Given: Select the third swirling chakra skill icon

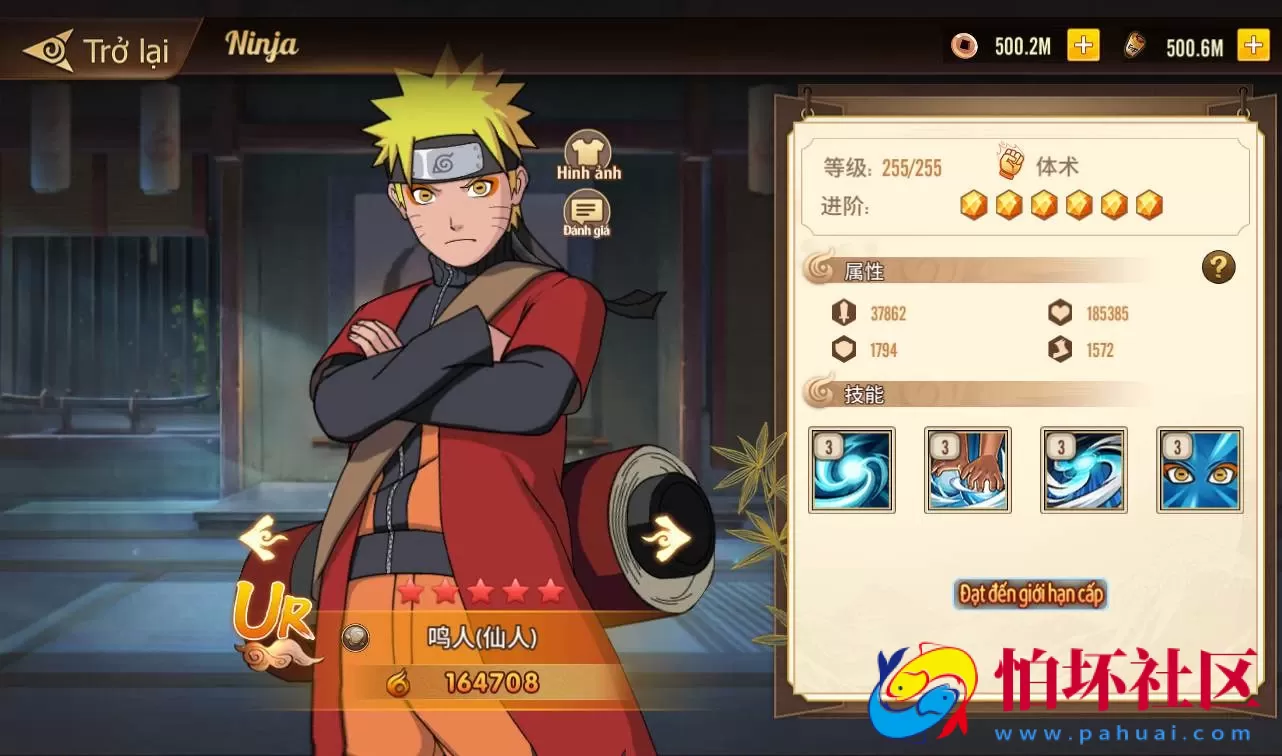Looking at the screenshot, I should pyautogui.click(x=1083, y=469).
